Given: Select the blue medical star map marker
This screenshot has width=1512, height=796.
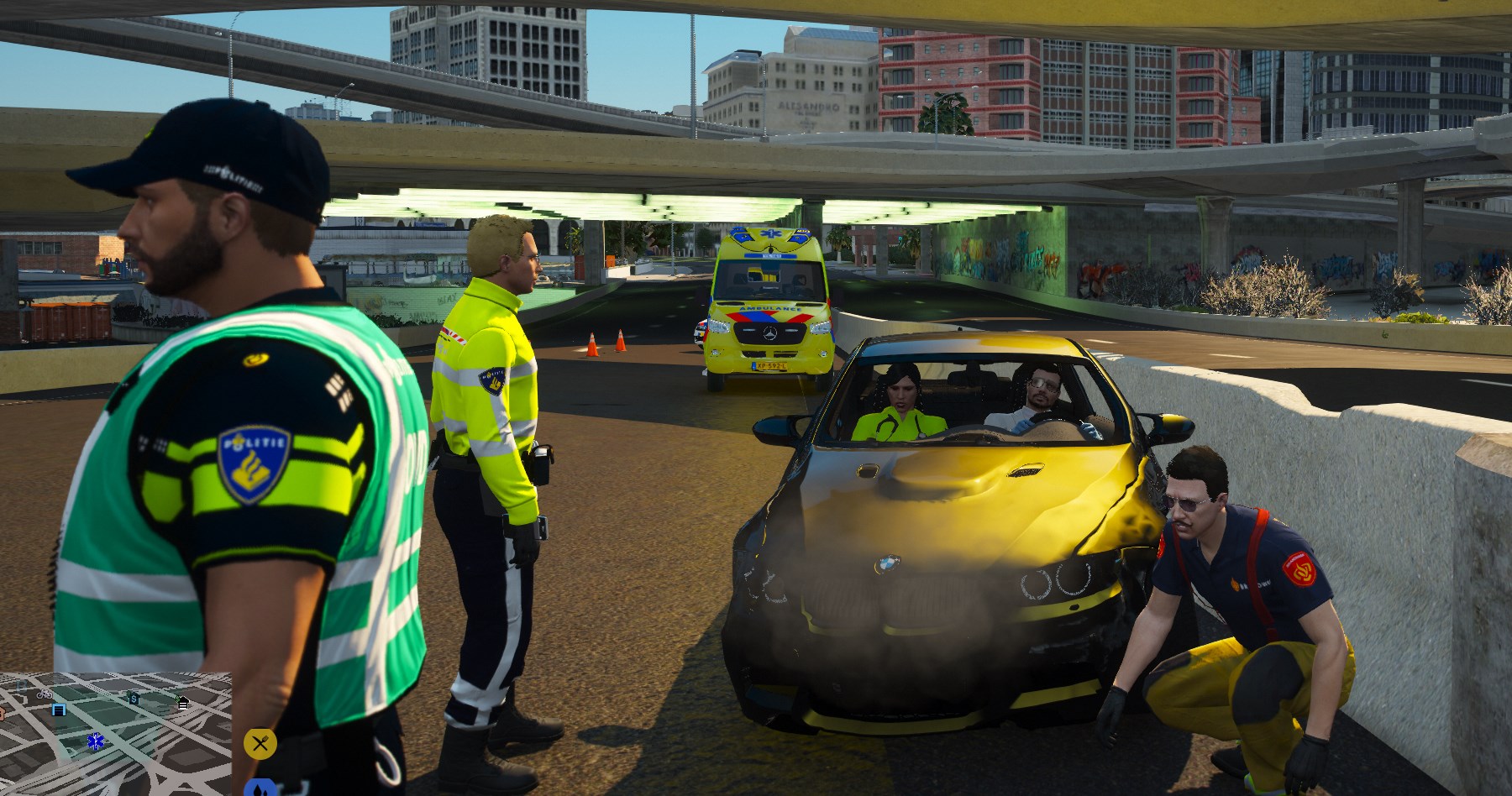Looking at the screenshot, I should (x=96, y=741).
